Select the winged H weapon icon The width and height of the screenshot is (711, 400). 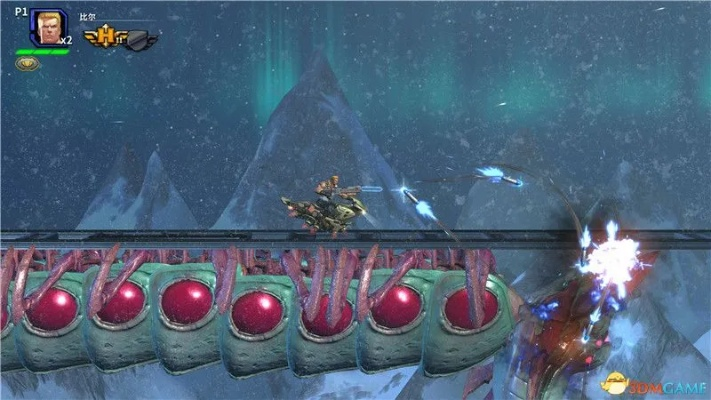[x=103, y=38]
